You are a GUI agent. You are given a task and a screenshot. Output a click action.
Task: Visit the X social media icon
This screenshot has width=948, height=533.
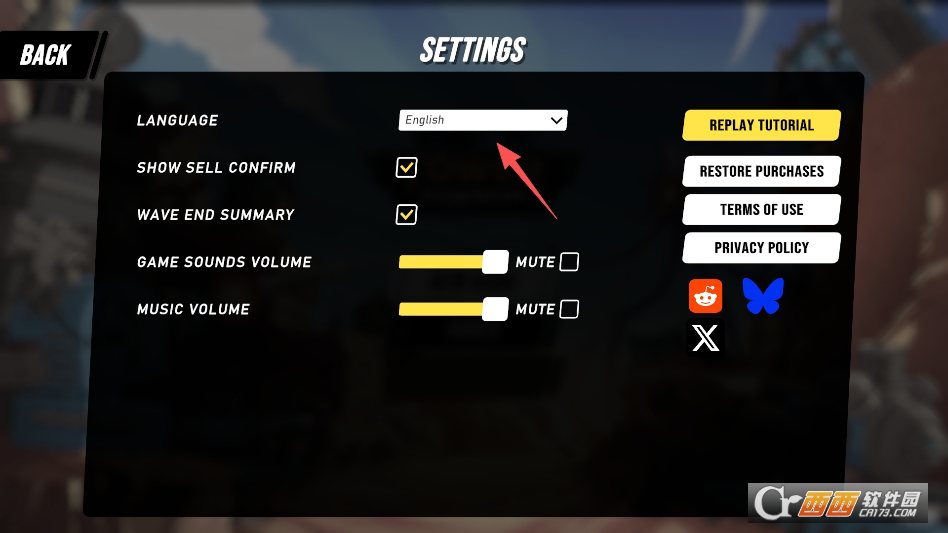pyautogui.click(x=706, y=339)
